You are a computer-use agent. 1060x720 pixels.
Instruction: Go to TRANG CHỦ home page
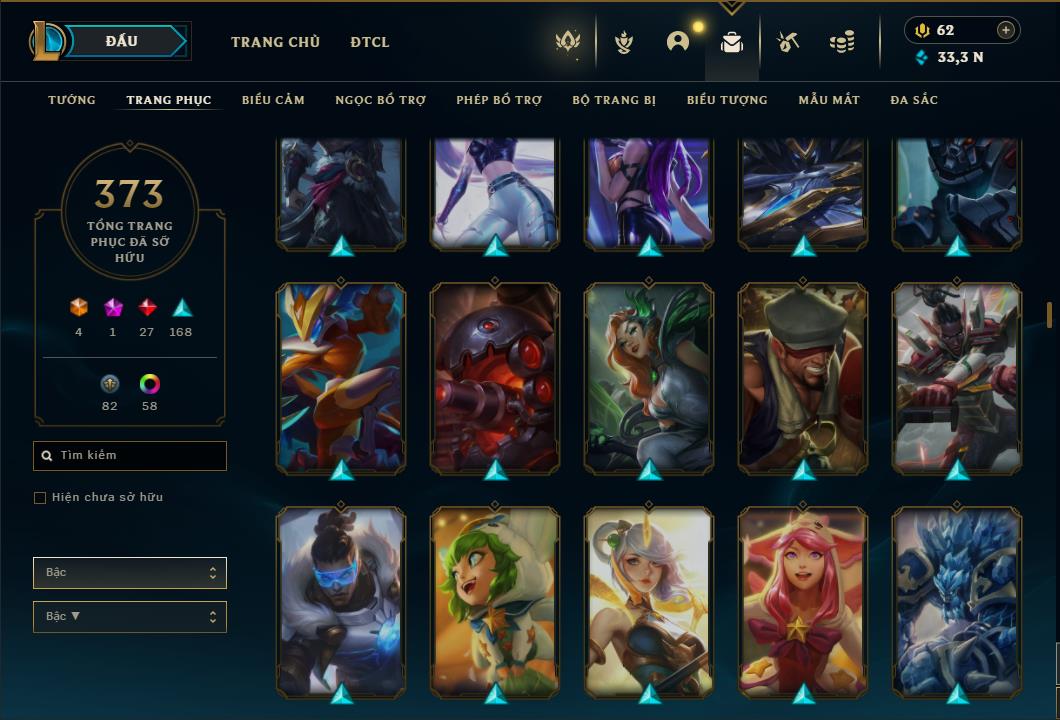click(275, 42)
